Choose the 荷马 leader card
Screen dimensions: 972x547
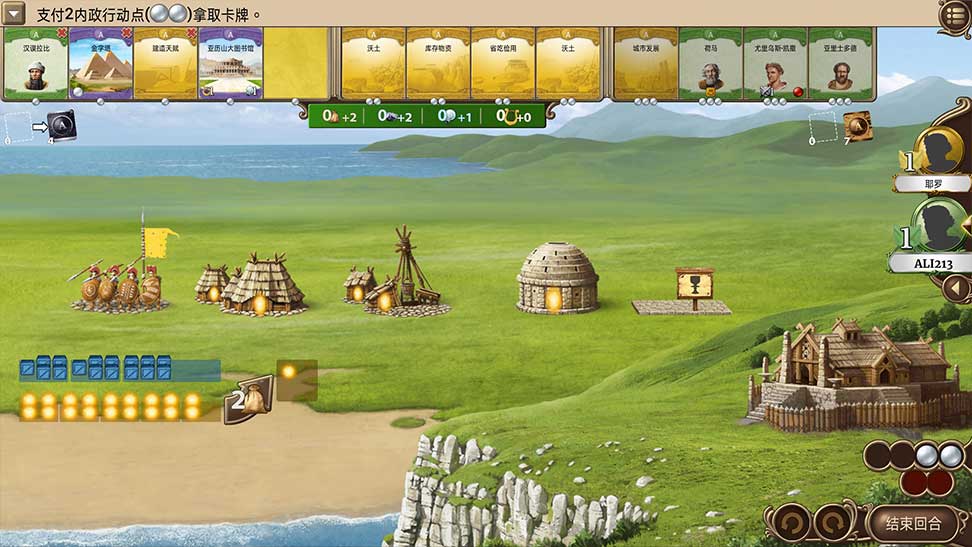tap(710, 64)
